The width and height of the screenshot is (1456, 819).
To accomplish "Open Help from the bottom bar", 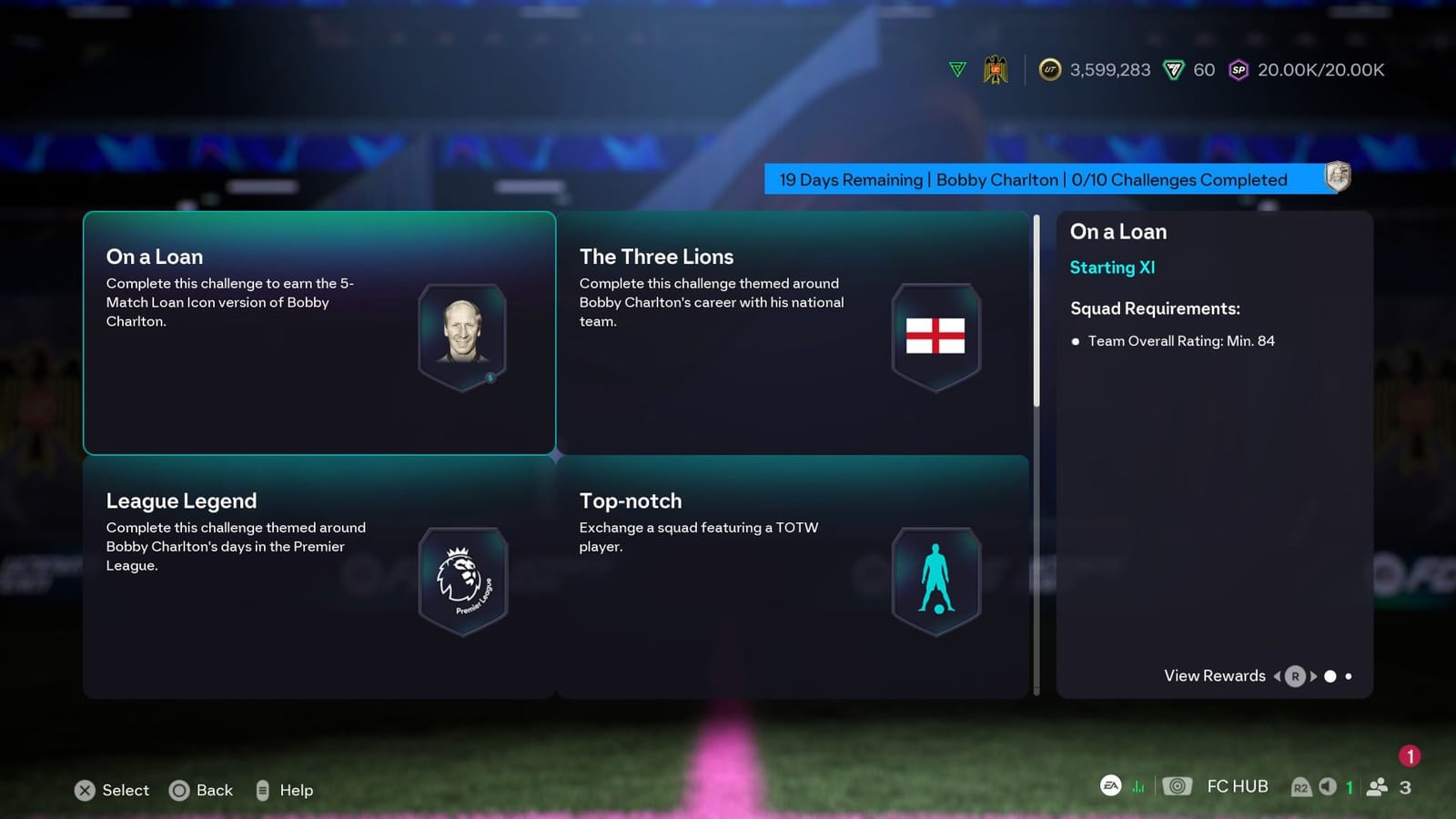I will coord(284,790).
